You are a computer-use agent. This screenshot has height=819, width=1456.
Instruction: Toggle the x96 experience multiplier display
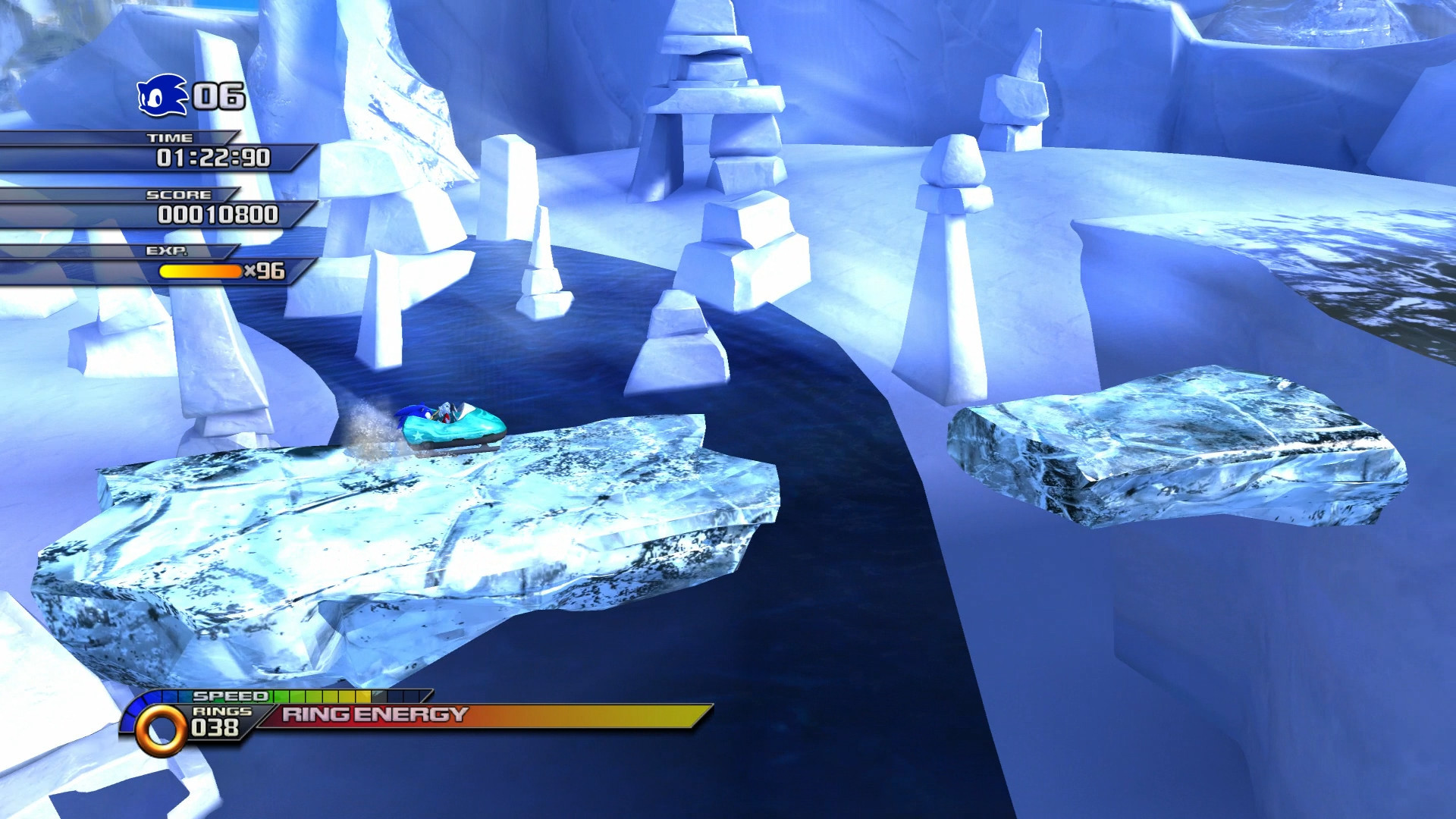pyautogui.click(x=267, y=270)
